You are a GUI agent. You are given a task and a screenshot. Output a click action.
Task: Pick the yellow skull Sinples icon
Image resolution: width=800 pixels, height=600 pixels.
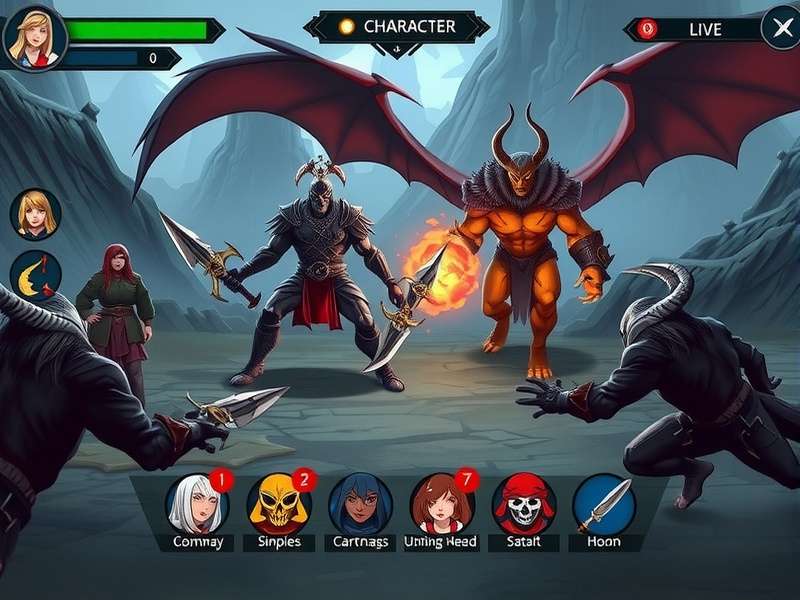279,504
